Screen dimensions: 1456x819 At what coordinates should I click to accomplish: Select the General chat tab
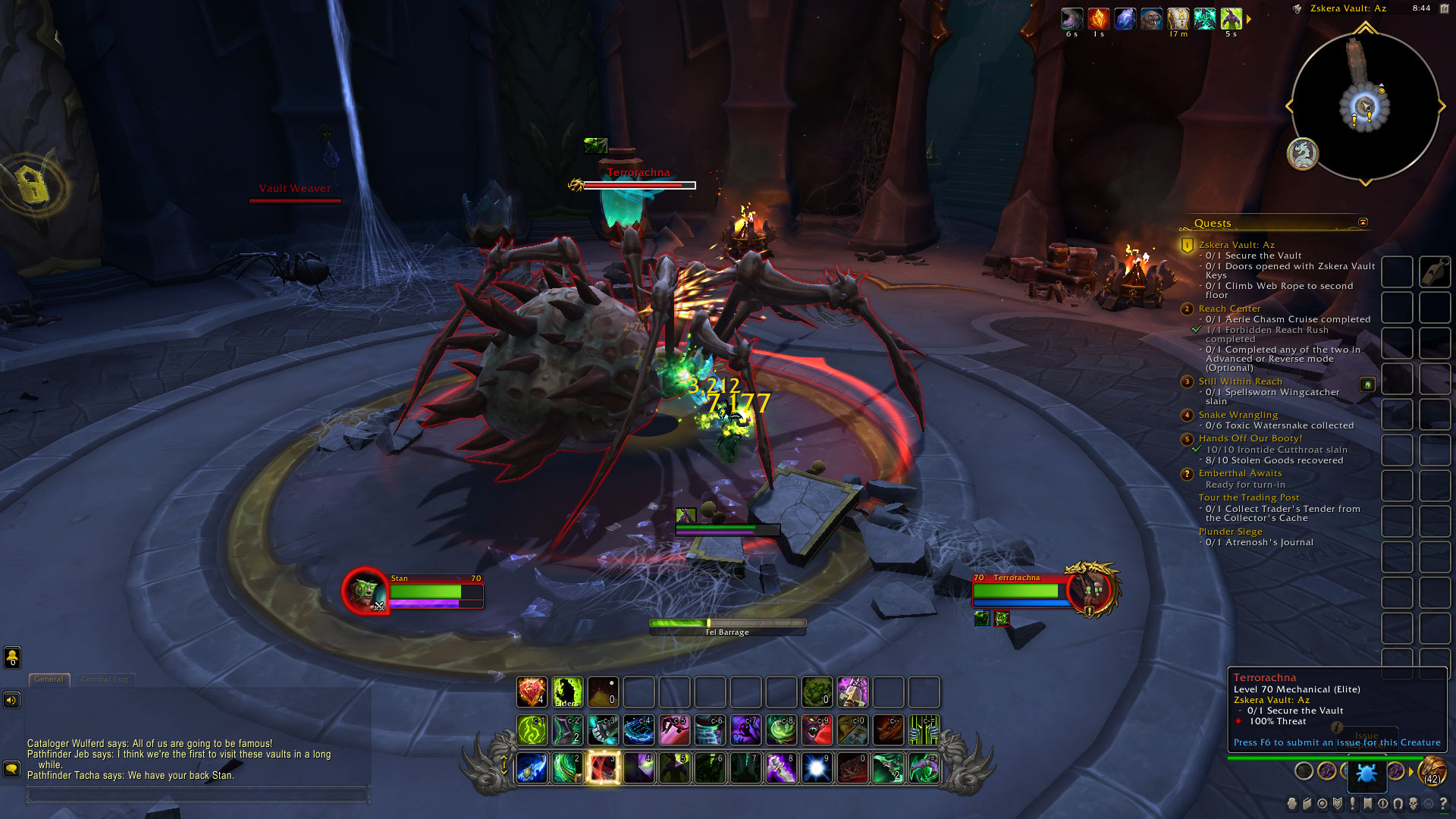tap(49, 679)
